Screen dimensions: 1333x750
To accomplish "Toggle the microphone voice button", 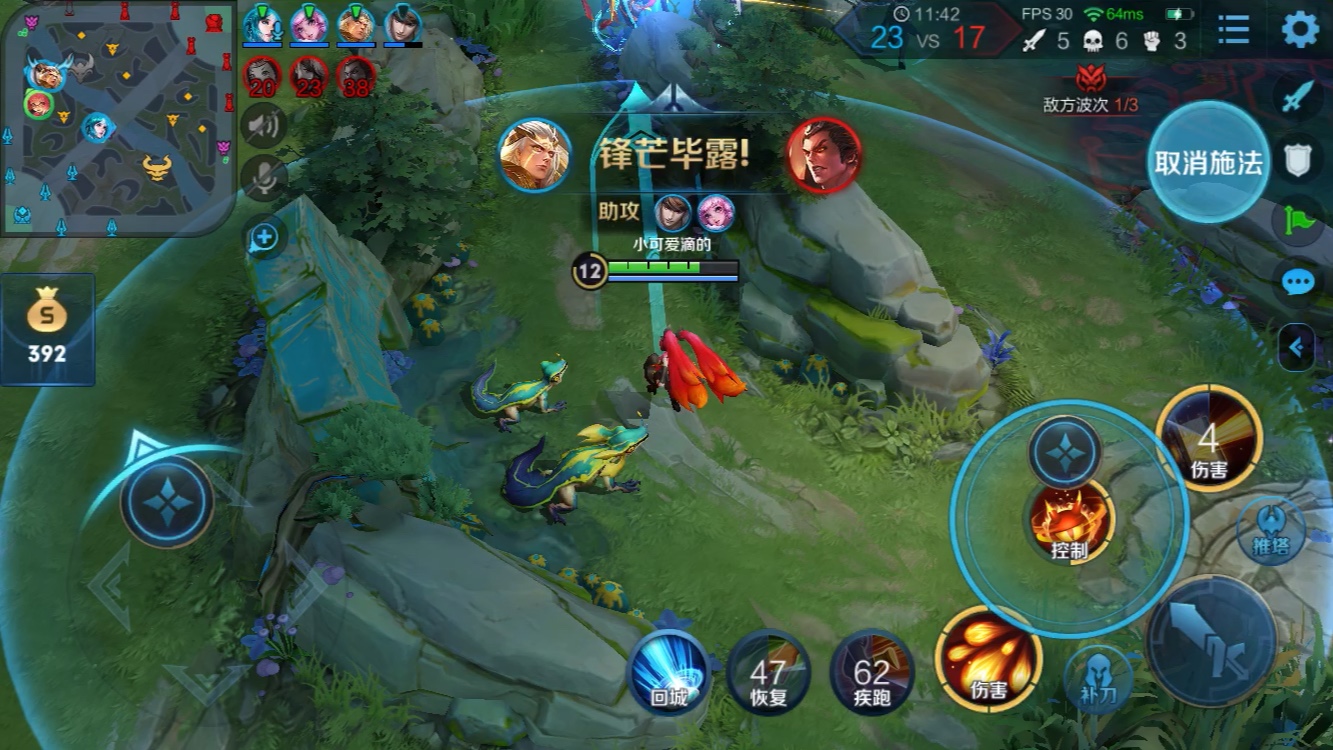I will 264,179.
